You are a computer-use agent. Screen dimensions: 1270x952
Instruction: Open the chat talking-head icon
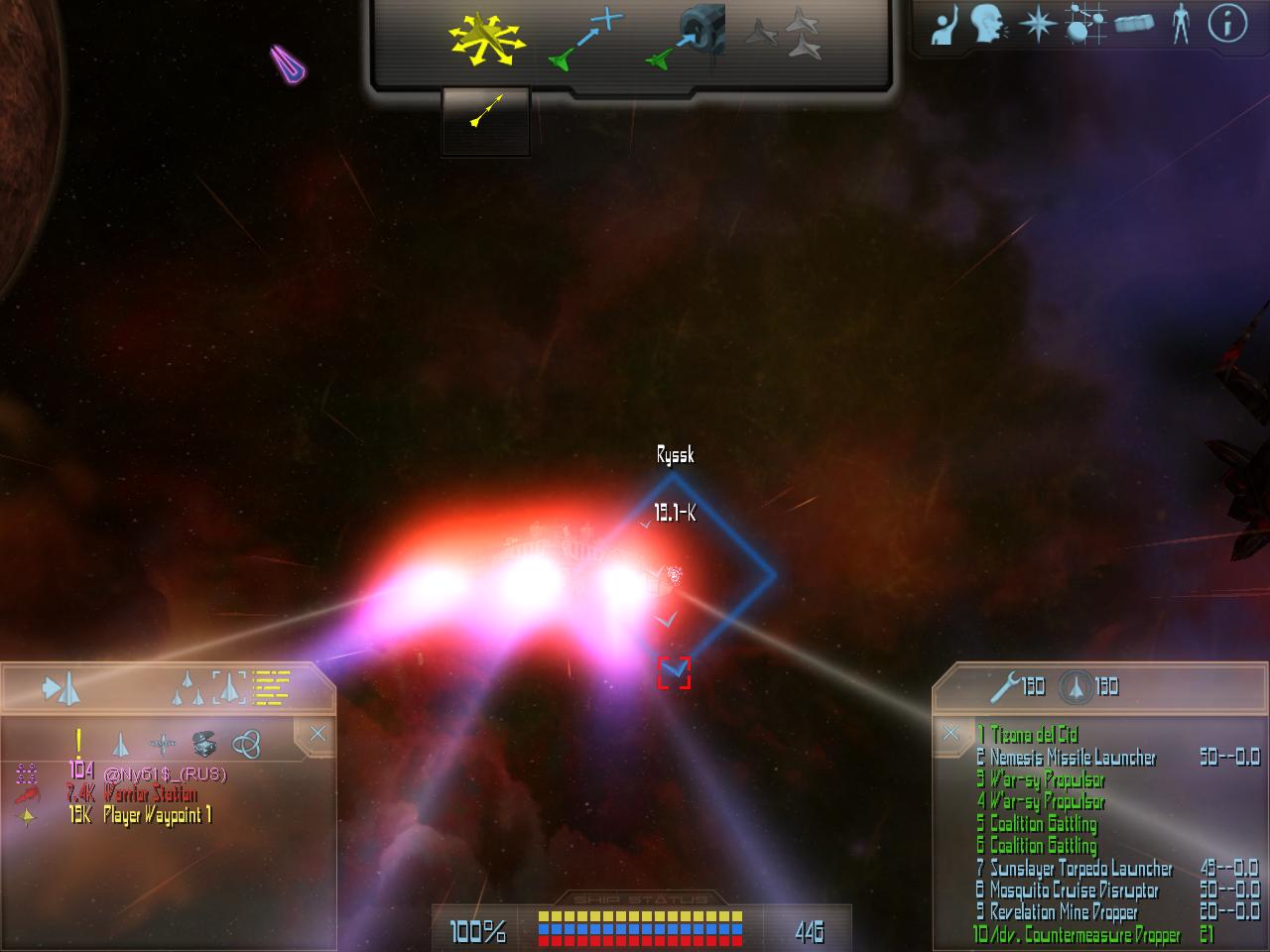point(987,25)
